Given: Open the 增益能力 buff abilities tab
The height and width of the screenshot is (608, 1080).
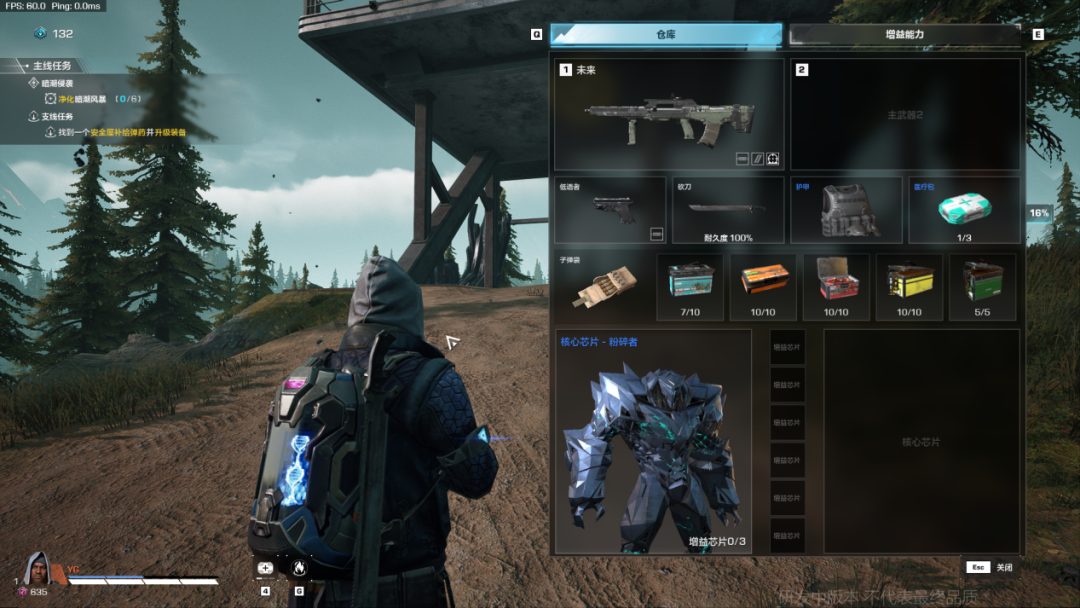Looking at the screenshot, I should 904,35.
